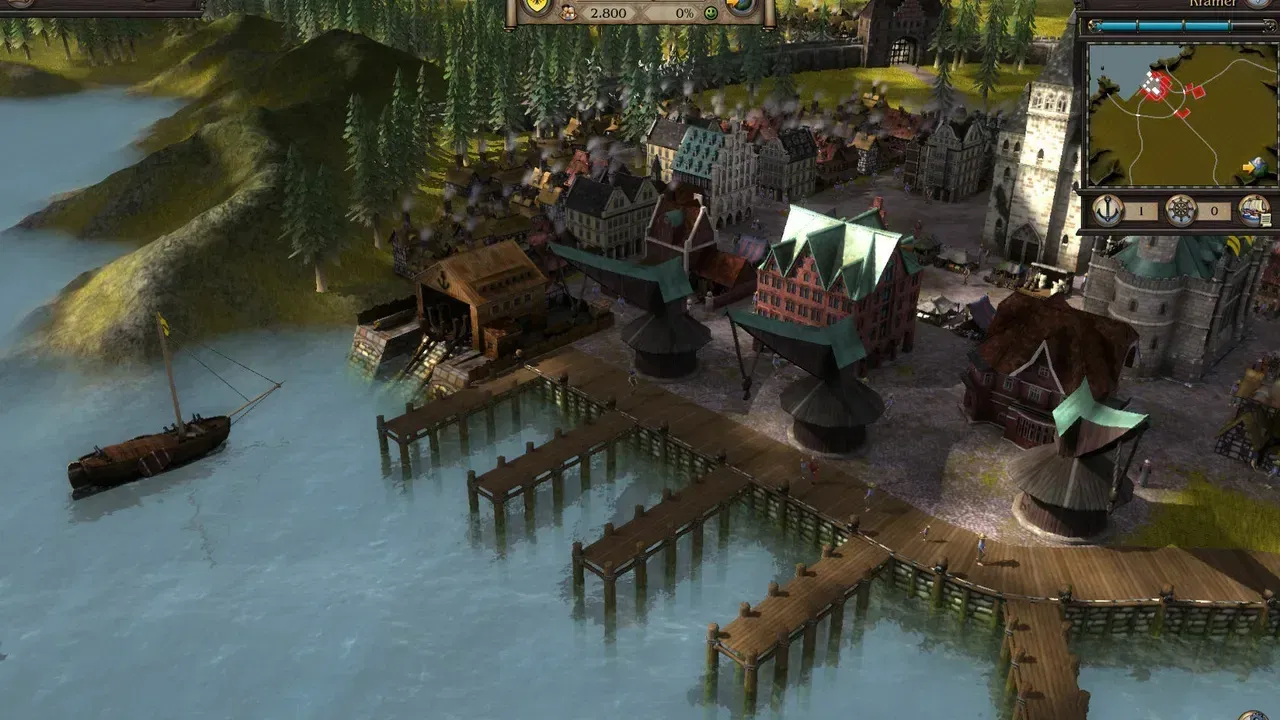Image resolution: width=1280 pixels, height=720 pixels.
Task: Click the green smiley satisfaction icon
Action: [x=711, y=13]
